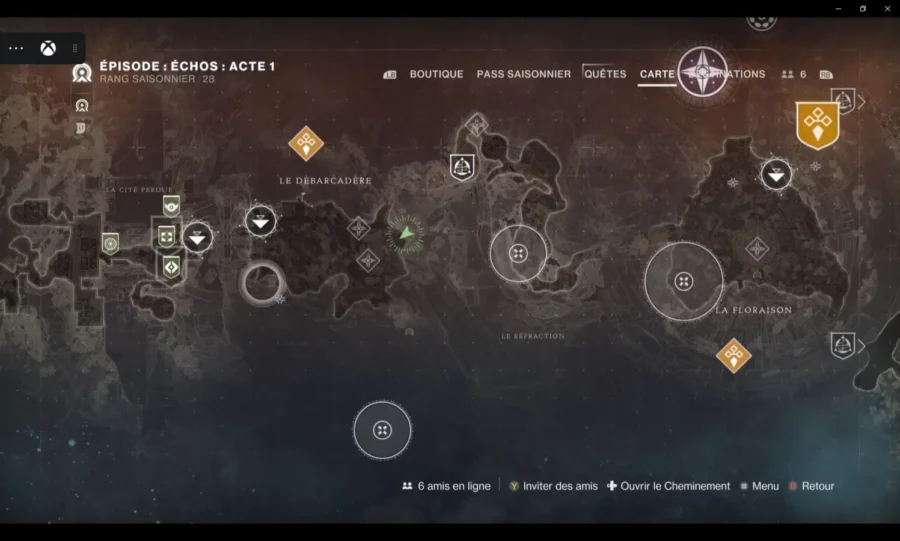Select the orange diamond marker below La Floraison
Viewport: 900px width, 541px height.
734,354
